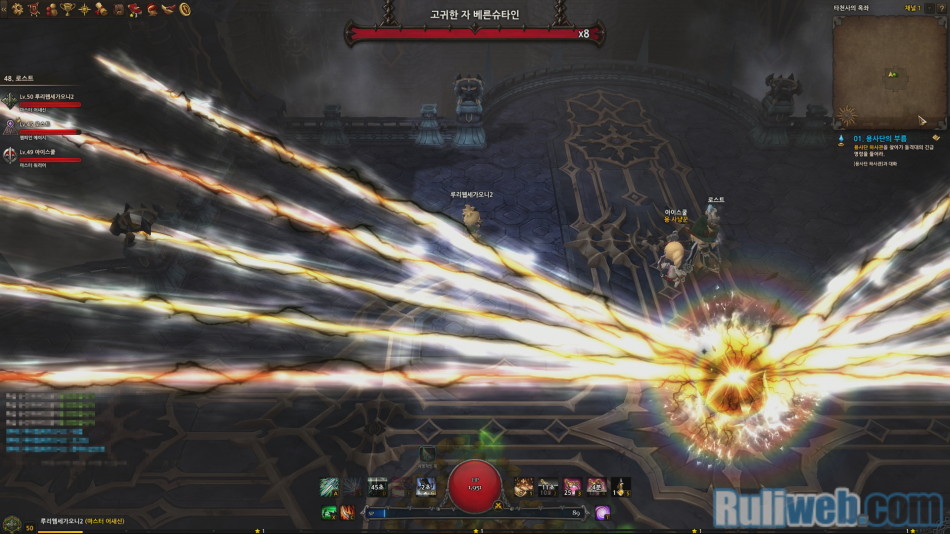Screen dimensions: 950x534
Task: Click the gold coin icon
Action: tap(185, 10)
